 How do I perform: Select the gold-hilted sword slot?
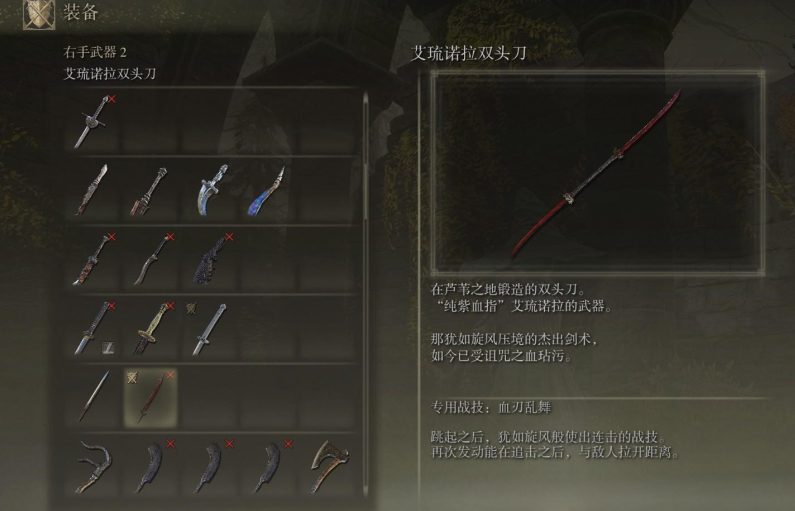[x=150, y=326]
